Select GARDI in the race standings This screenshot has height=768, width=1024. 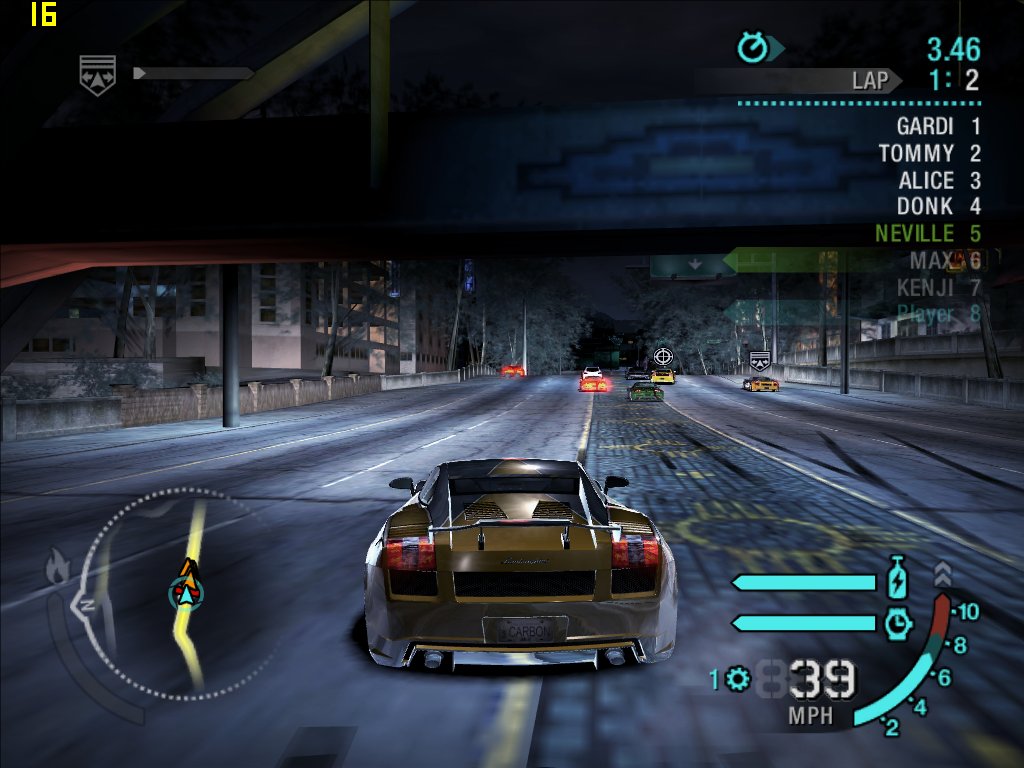925,127
